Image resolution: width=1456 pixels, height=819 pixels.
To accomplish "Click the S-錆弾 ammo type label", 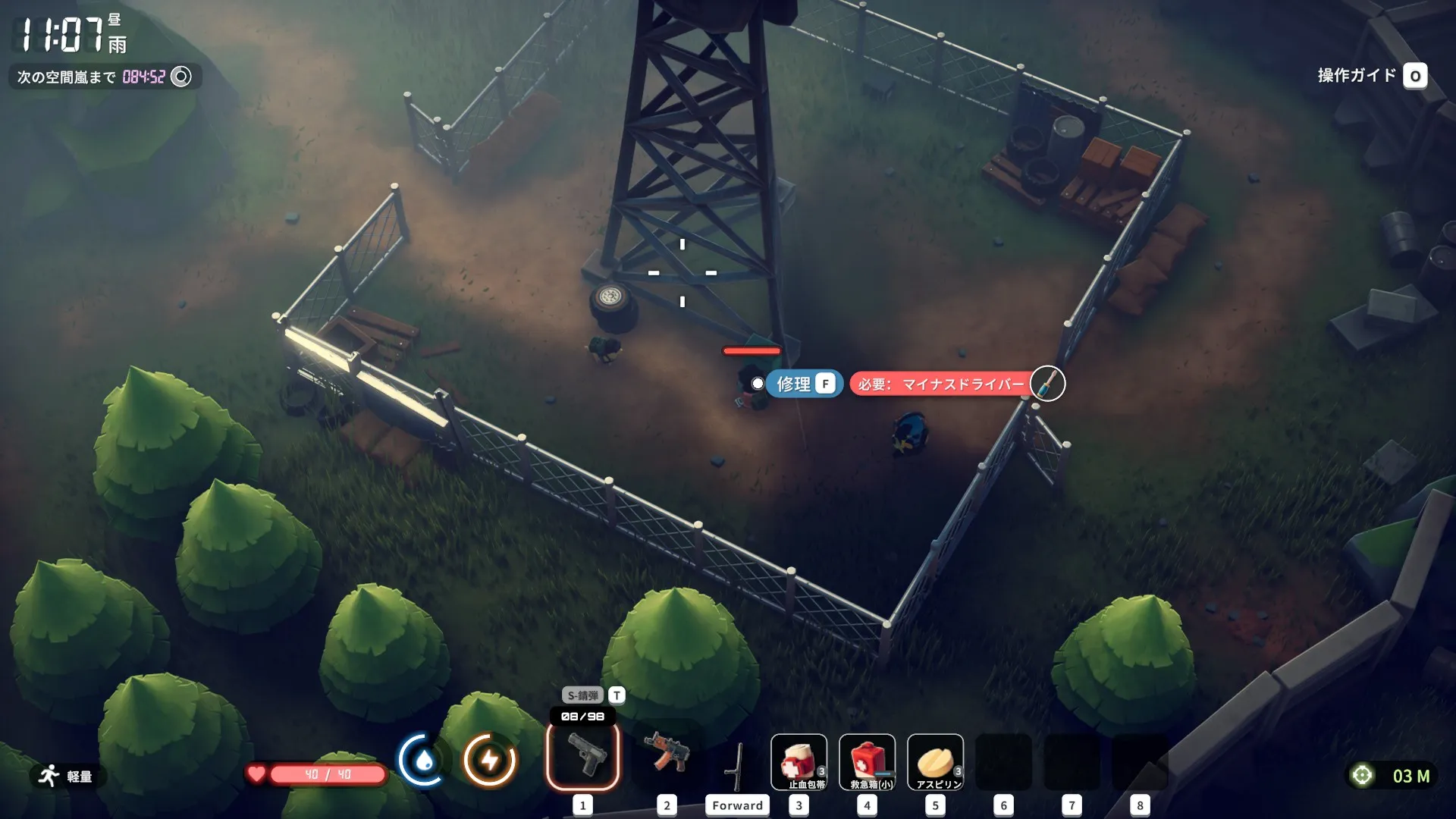I will (582, 695).
